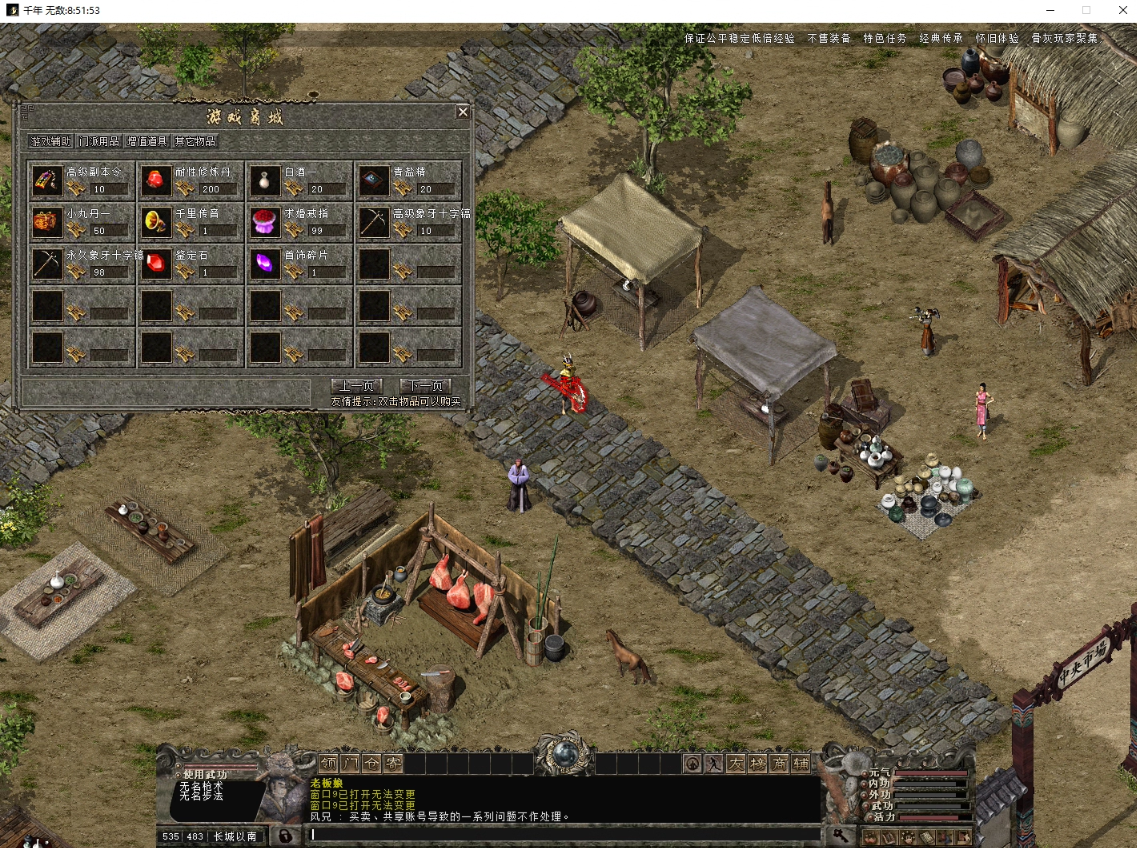The height and width of the screenshot is (848, 1137).
Task: Go to next shop page with 下一页
Action: (425, 386)
